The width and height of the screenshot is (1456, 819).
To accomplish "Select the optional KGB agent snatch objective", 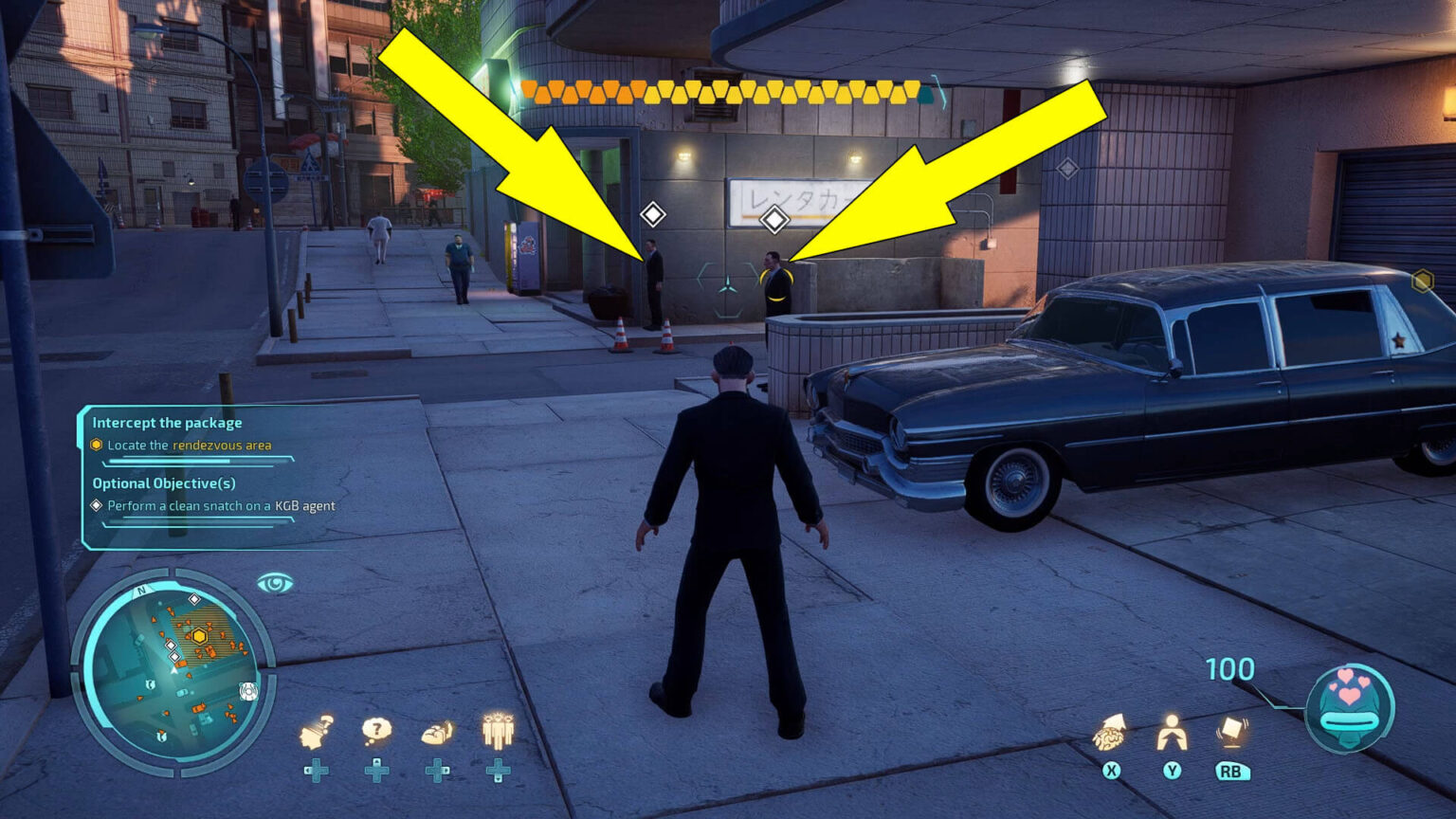I will click(221, 505).
